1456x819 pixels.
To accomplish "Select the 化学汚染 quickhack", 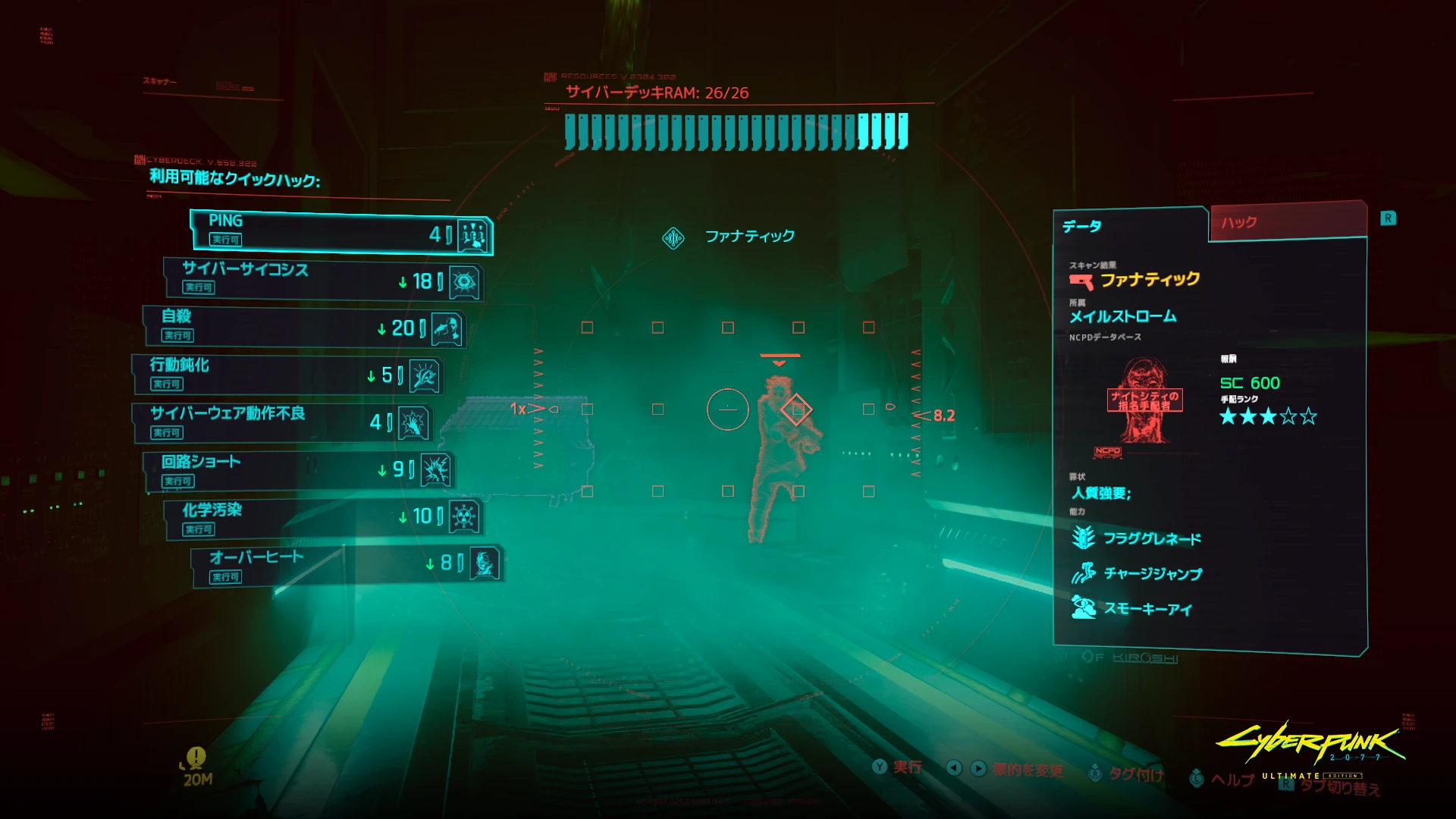I will click(x=322, y=519).
